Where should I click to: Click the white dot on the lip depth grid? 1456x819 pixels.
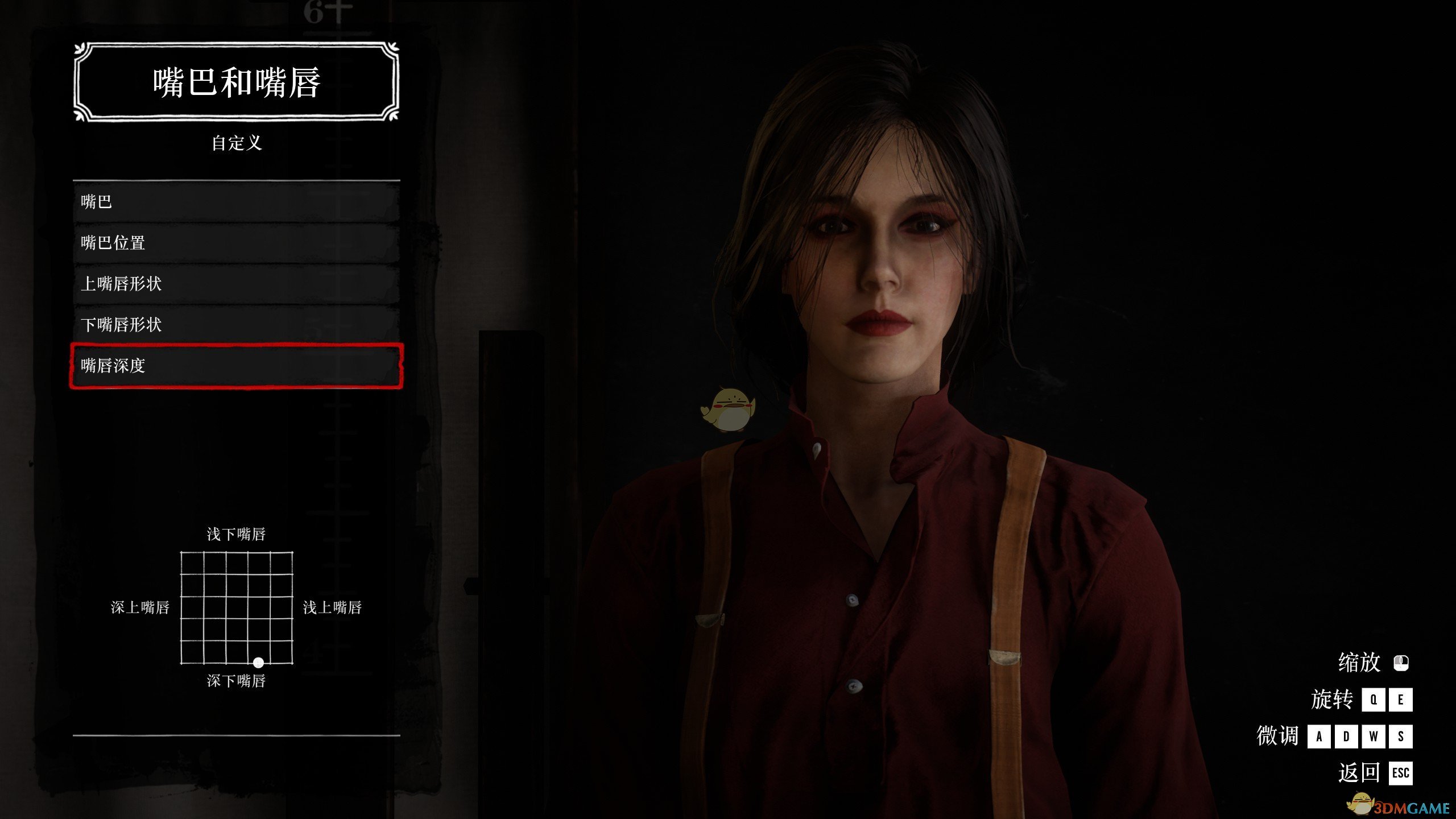click(258, 663)
